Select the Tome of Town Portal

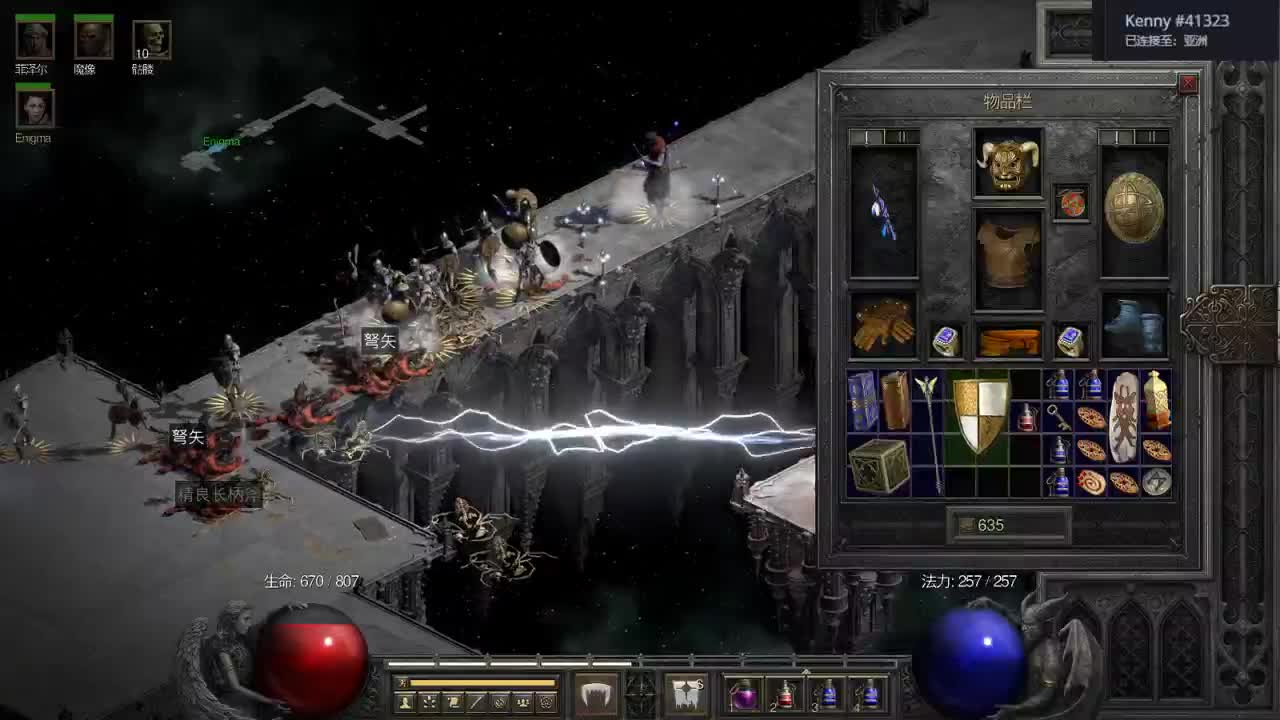tap(861, 401)
